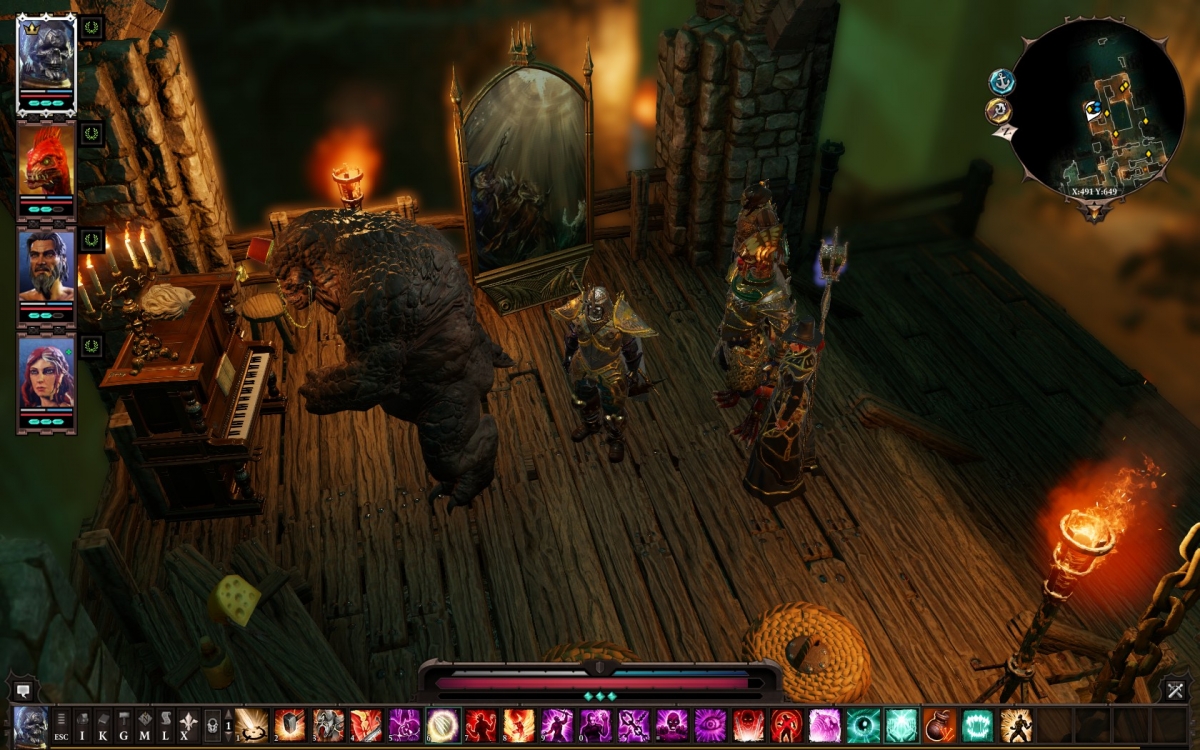The image size is (1200, 750).
Task: Activate the glowing orb skill in slot 6
Action: [443, 724]
